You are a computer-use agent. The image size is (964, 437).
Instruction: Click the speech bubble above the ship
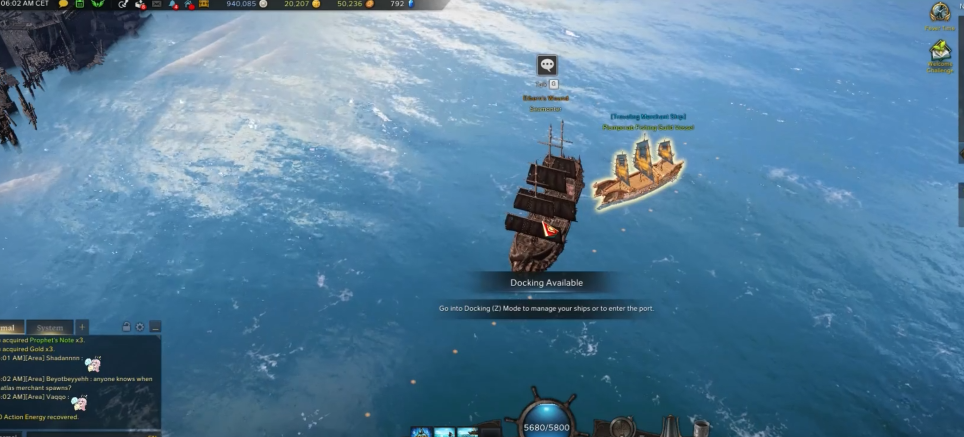point(546,65)
